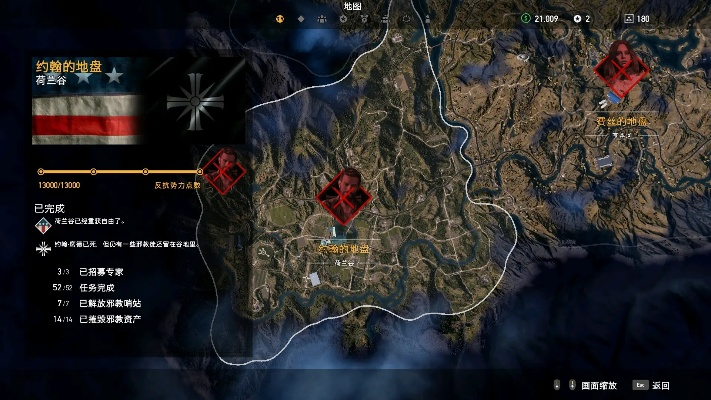Click Faith's portrait marker above 费丝的地盘
The image size is (711, 400).
[621, 66]
